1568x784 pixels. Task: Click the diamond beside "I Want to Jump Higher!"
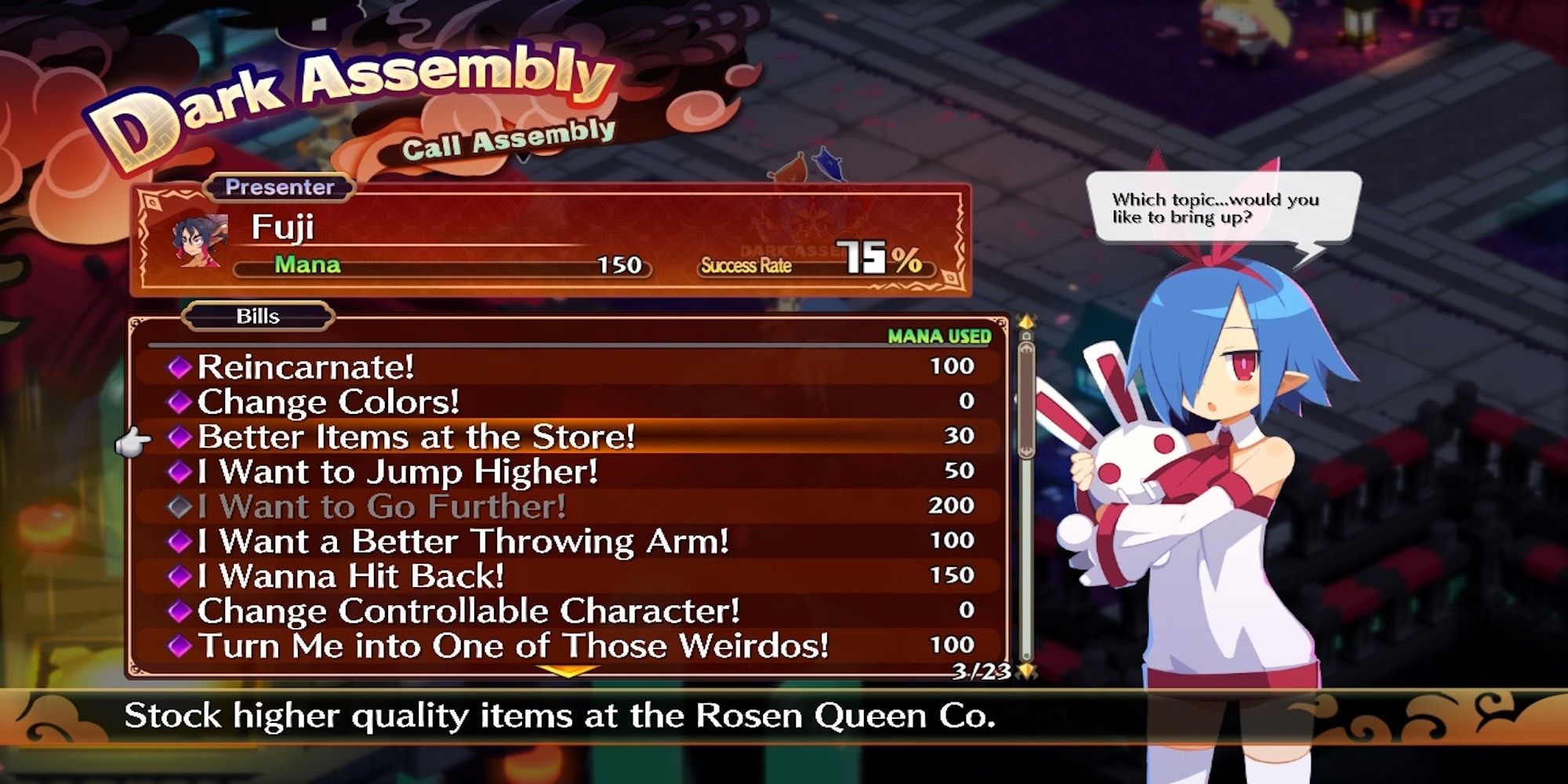[x=180, y=471]
